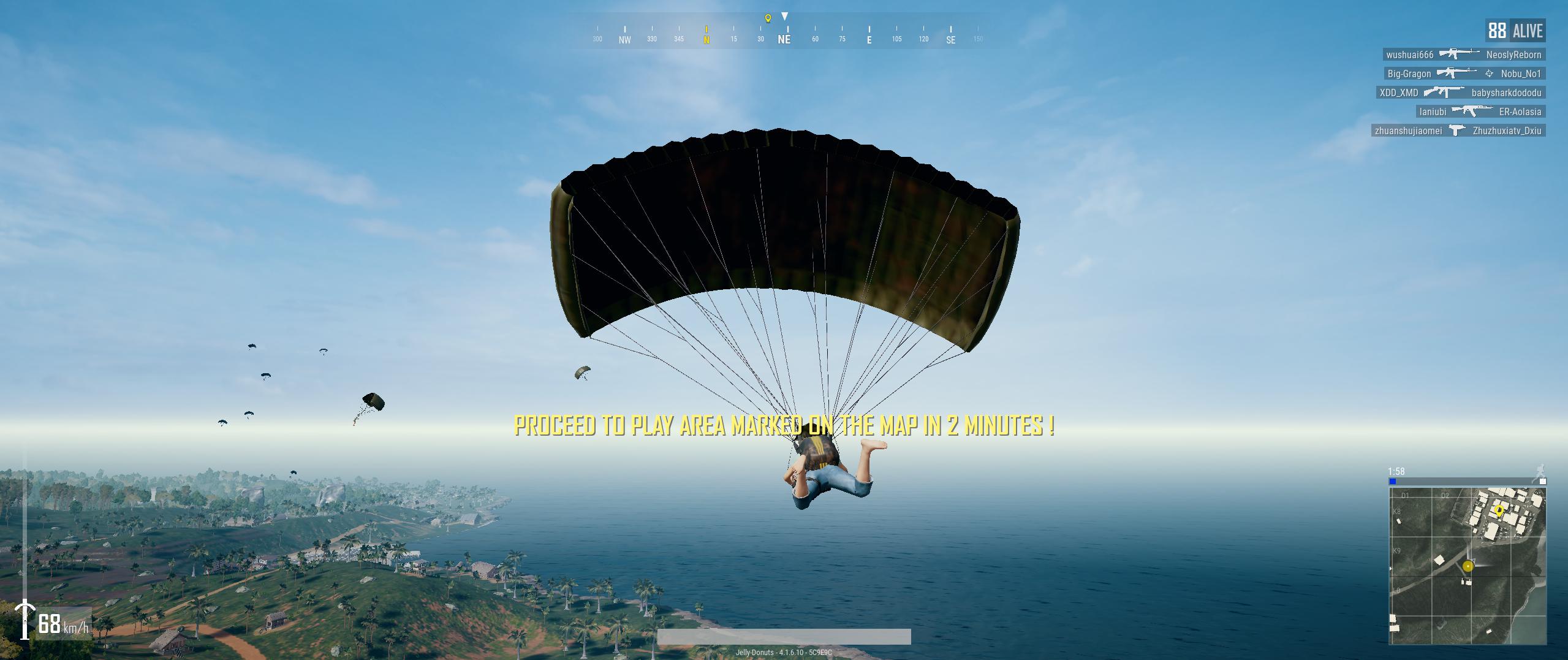Click the AKM icon in laniubi's kill feed row

click(1472, 112)
